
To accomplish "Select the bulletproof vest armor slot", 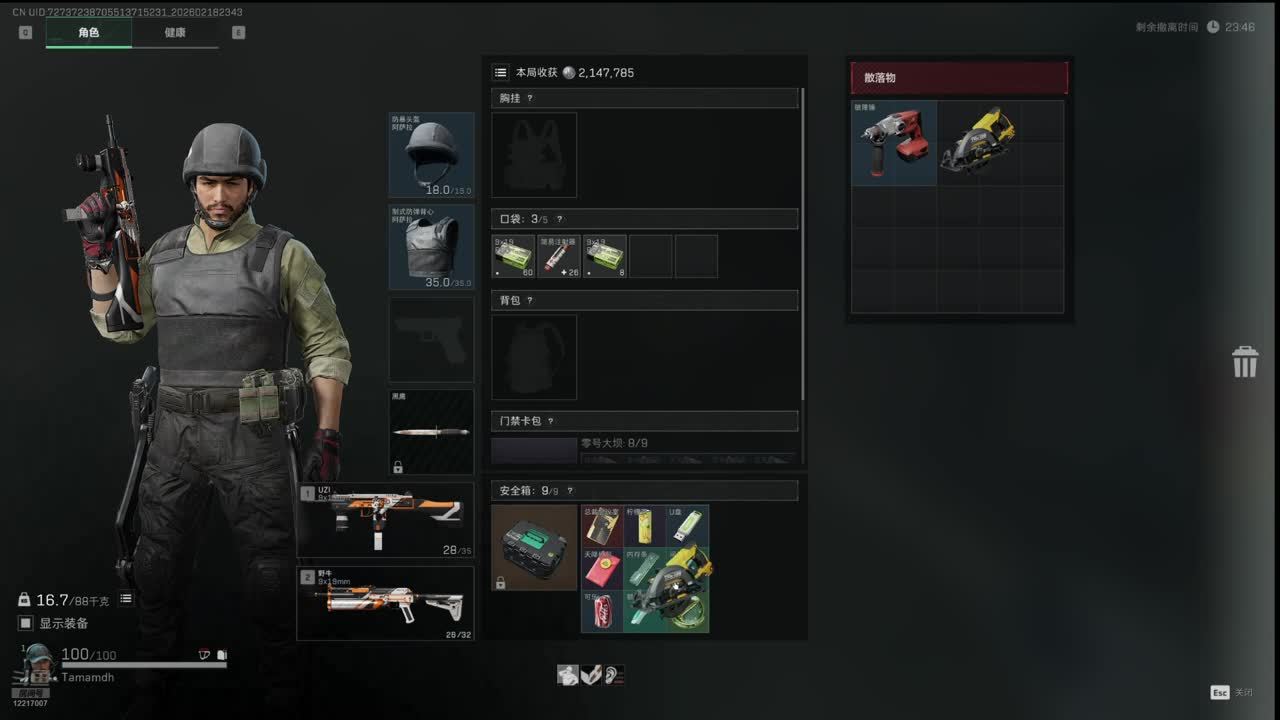I will coord(431,247).
